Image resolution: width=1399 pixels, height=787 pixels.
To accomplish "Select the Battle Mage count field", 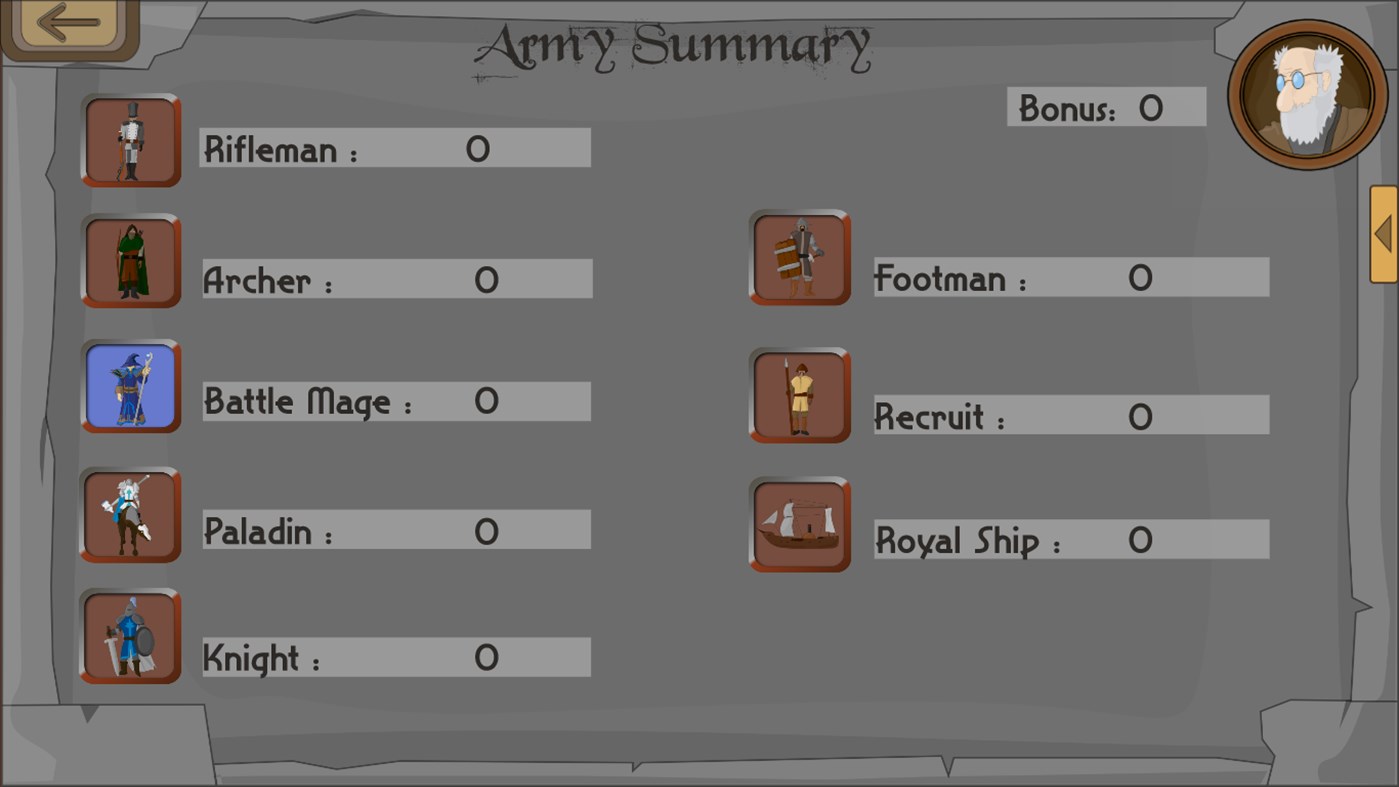I will point(395,401).
